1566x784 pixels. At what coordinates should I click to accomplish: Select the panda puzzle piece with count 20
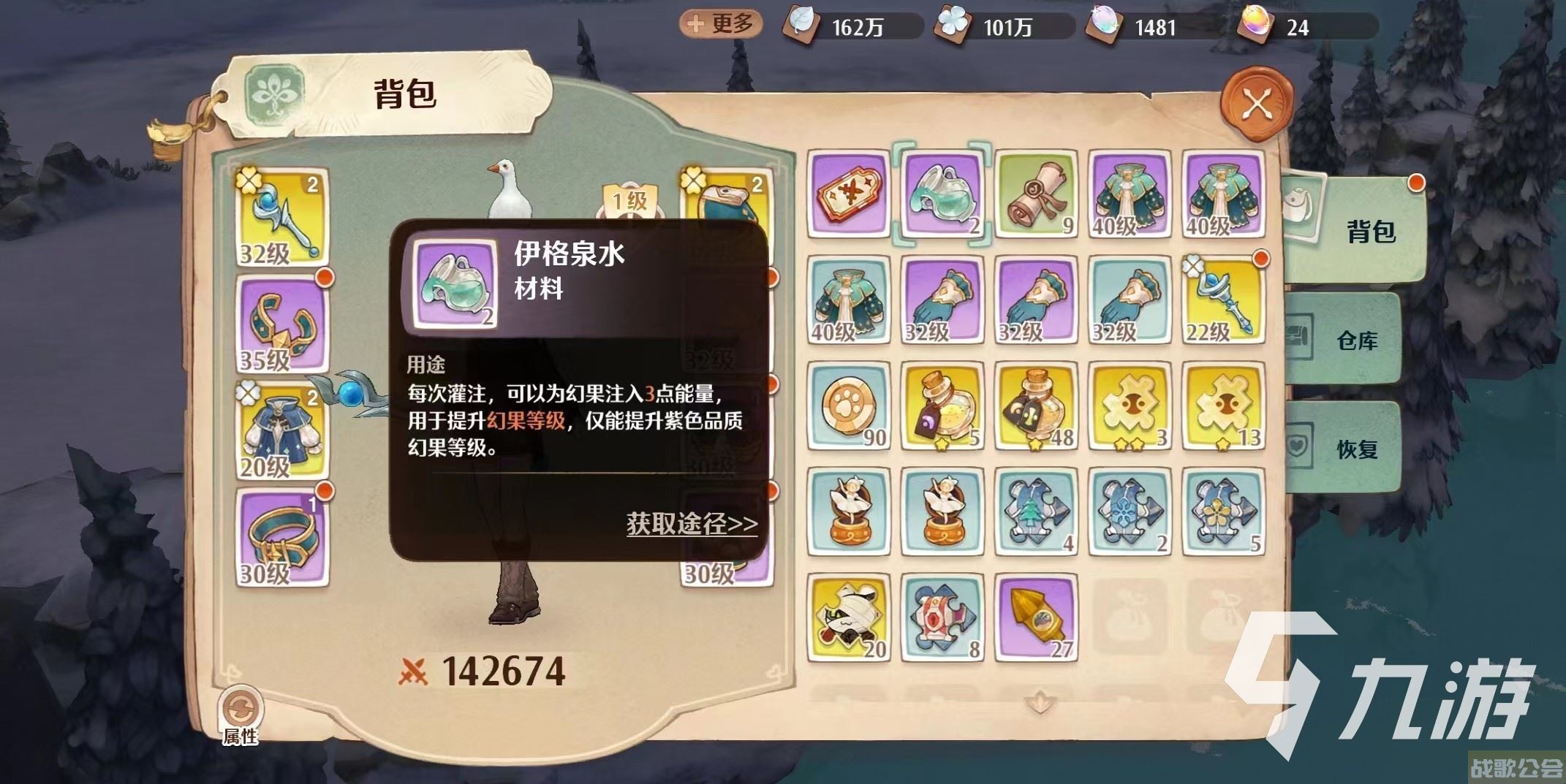[x=848, y=615]
